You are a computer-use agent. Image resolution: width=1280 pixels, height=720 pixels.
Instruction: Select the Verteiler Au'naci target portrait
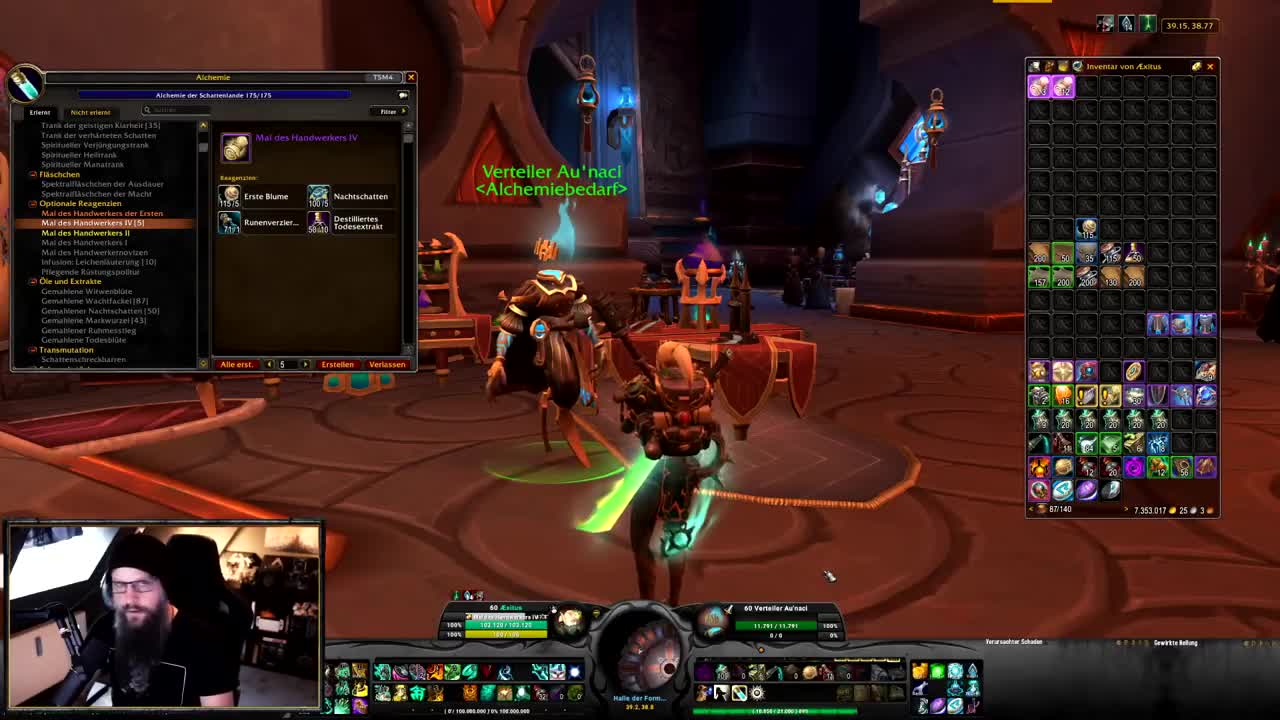tap(714, 622)
